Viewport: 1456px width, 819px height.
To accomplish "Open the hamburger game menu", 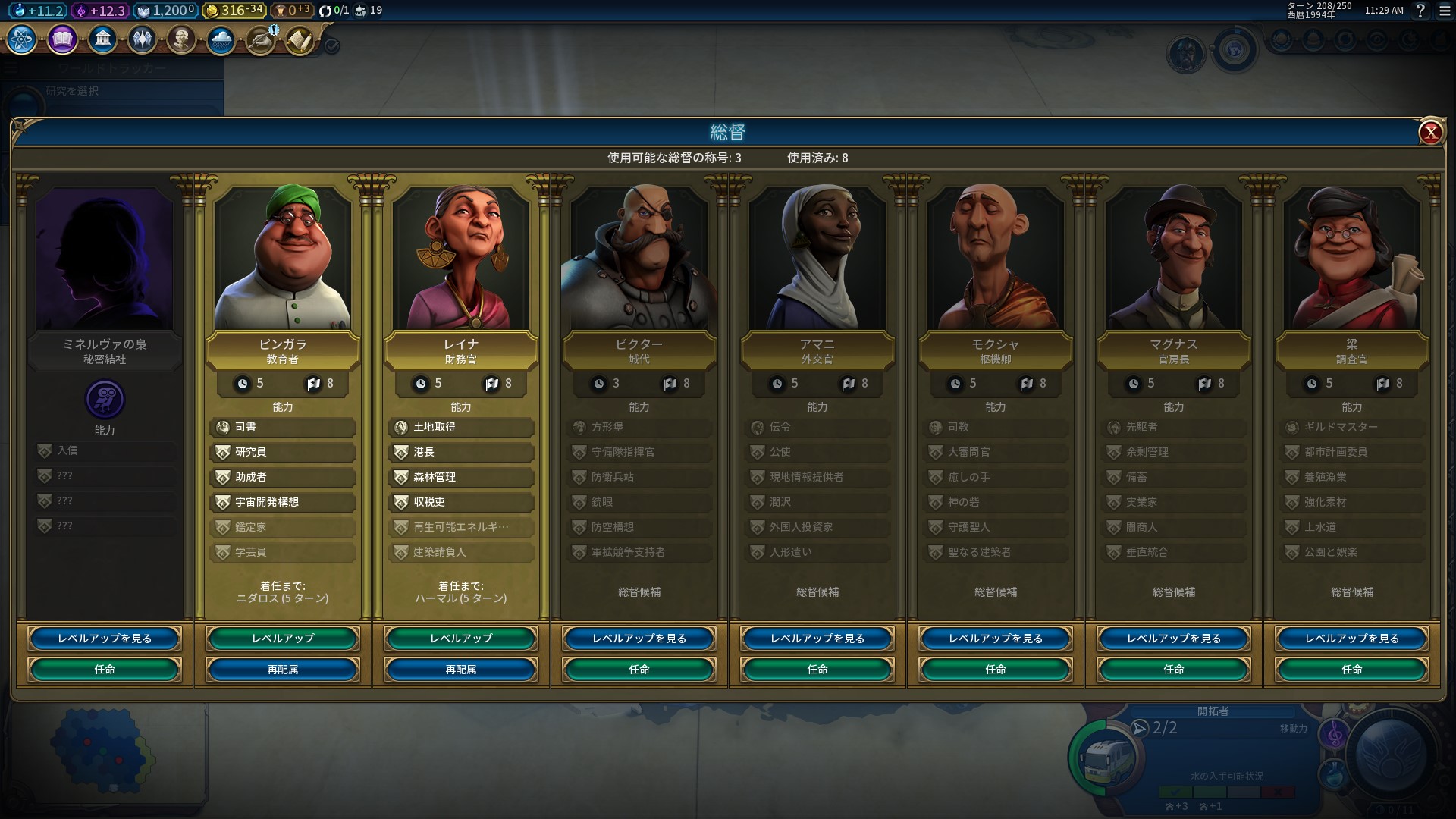I will pos(1444,11).
